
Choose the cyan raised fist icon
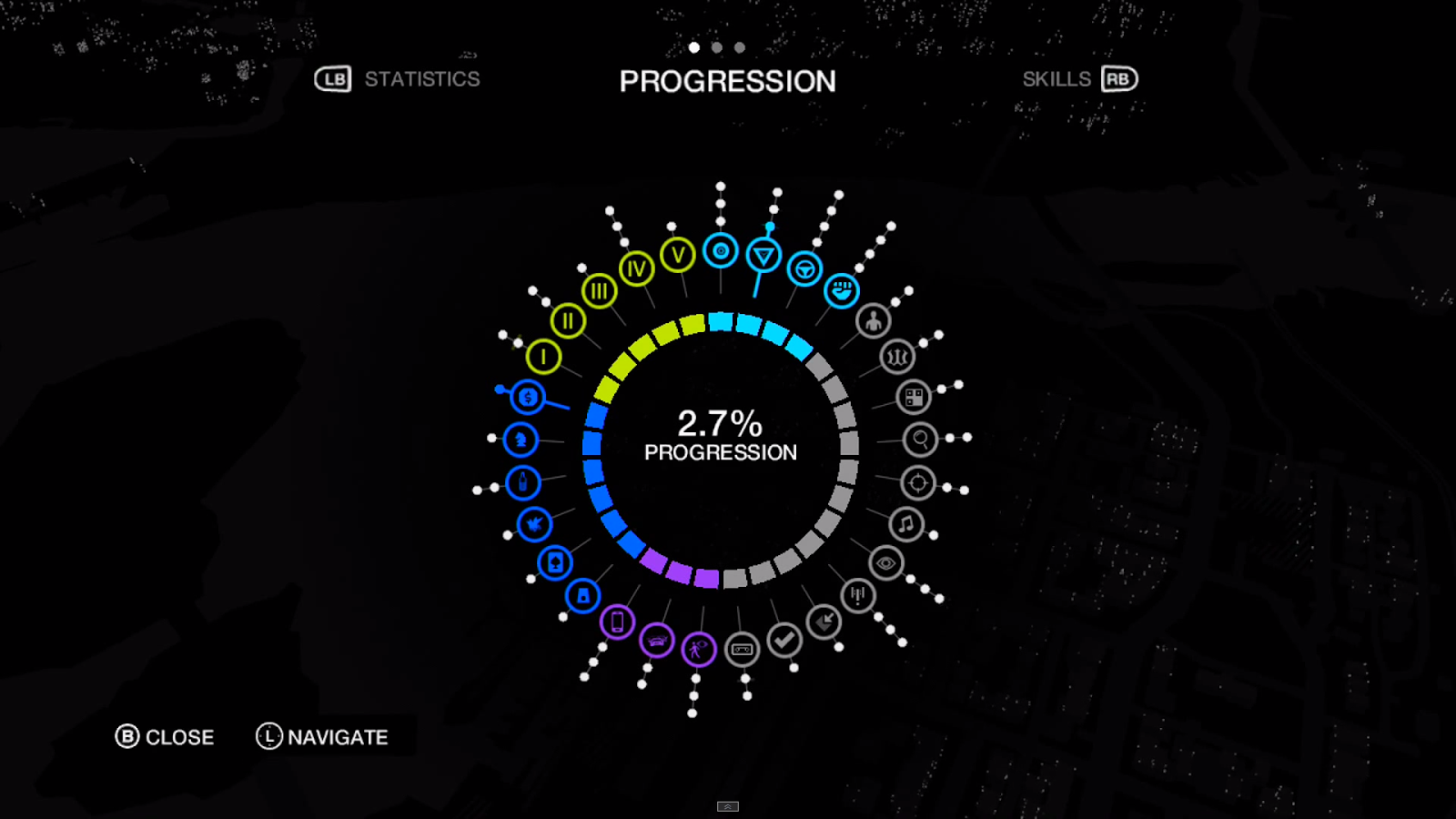tap(842, 291)
